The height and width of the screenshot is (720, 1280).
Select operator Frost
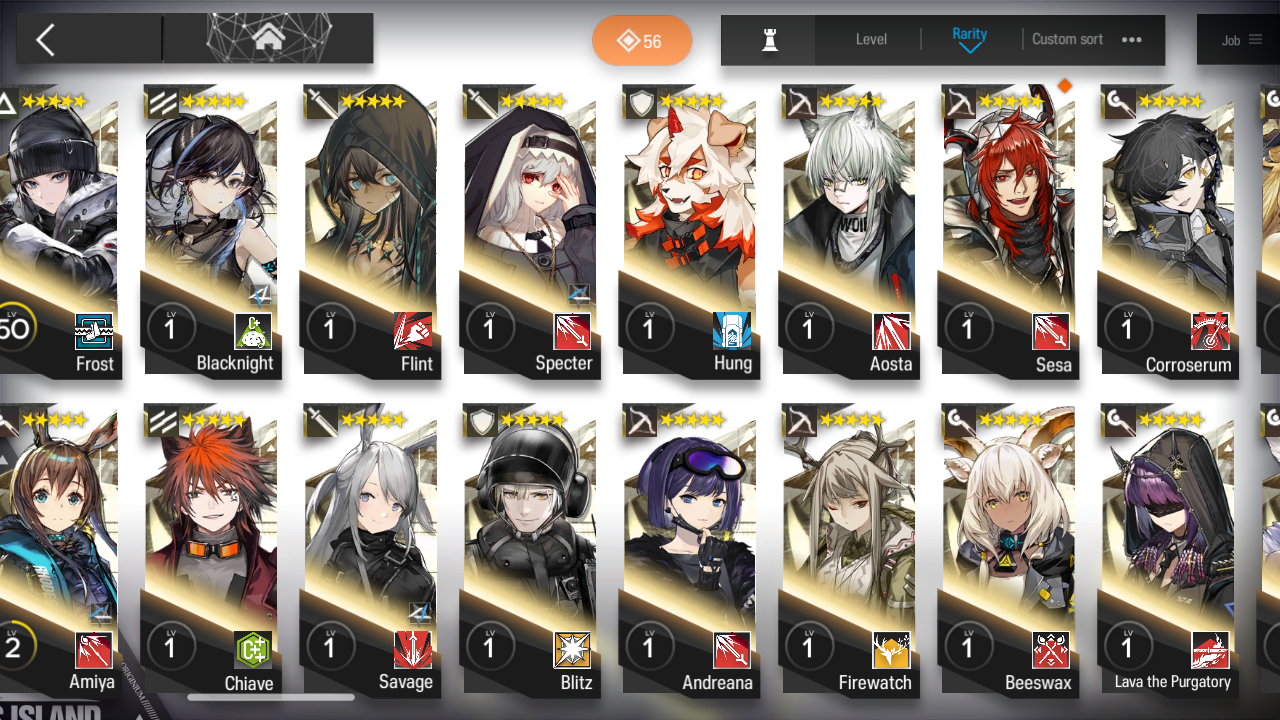point(60,230)
